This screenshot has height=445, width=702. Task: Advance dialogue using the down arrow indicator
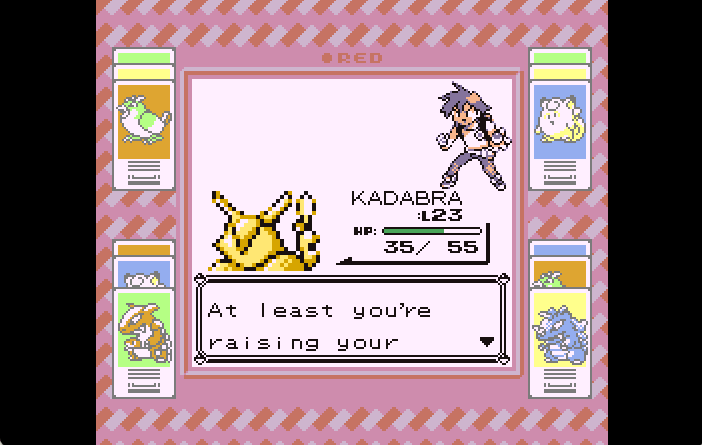tap(487, 341)
